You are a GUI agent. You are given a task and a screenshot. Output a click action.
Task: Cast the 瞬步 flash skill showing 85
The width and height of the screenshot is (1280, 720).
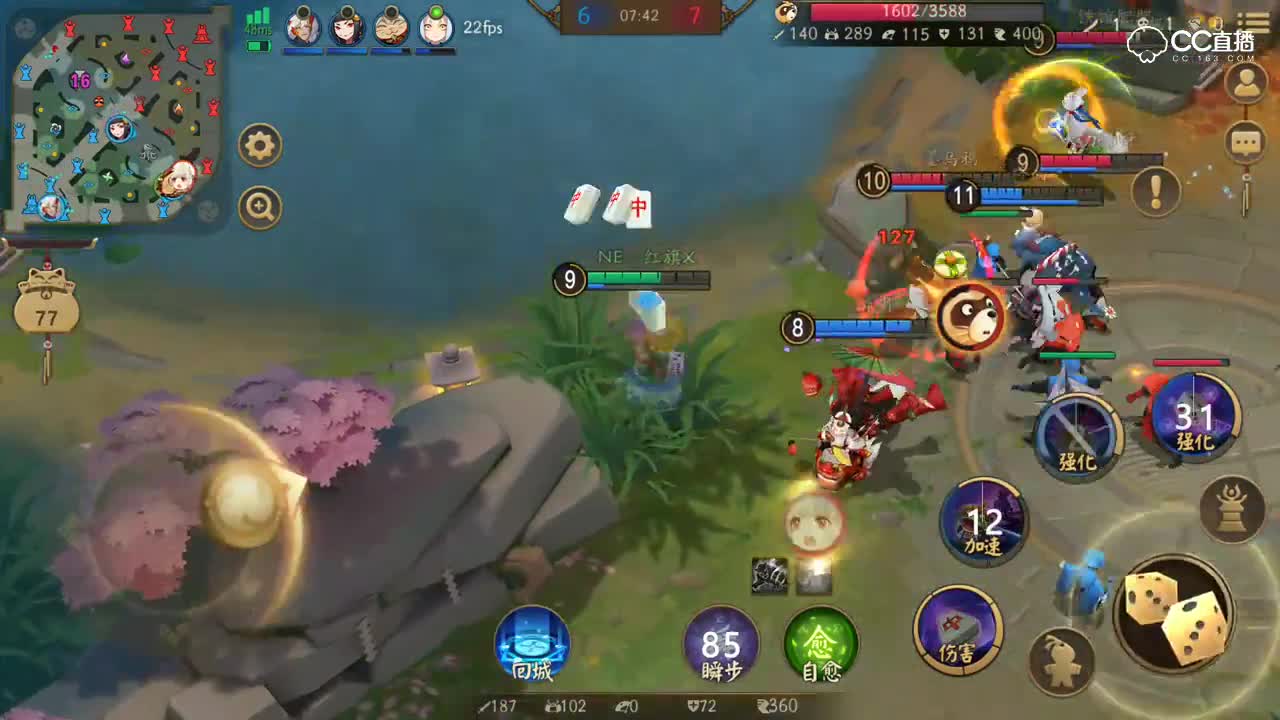(x=722, y=645)
